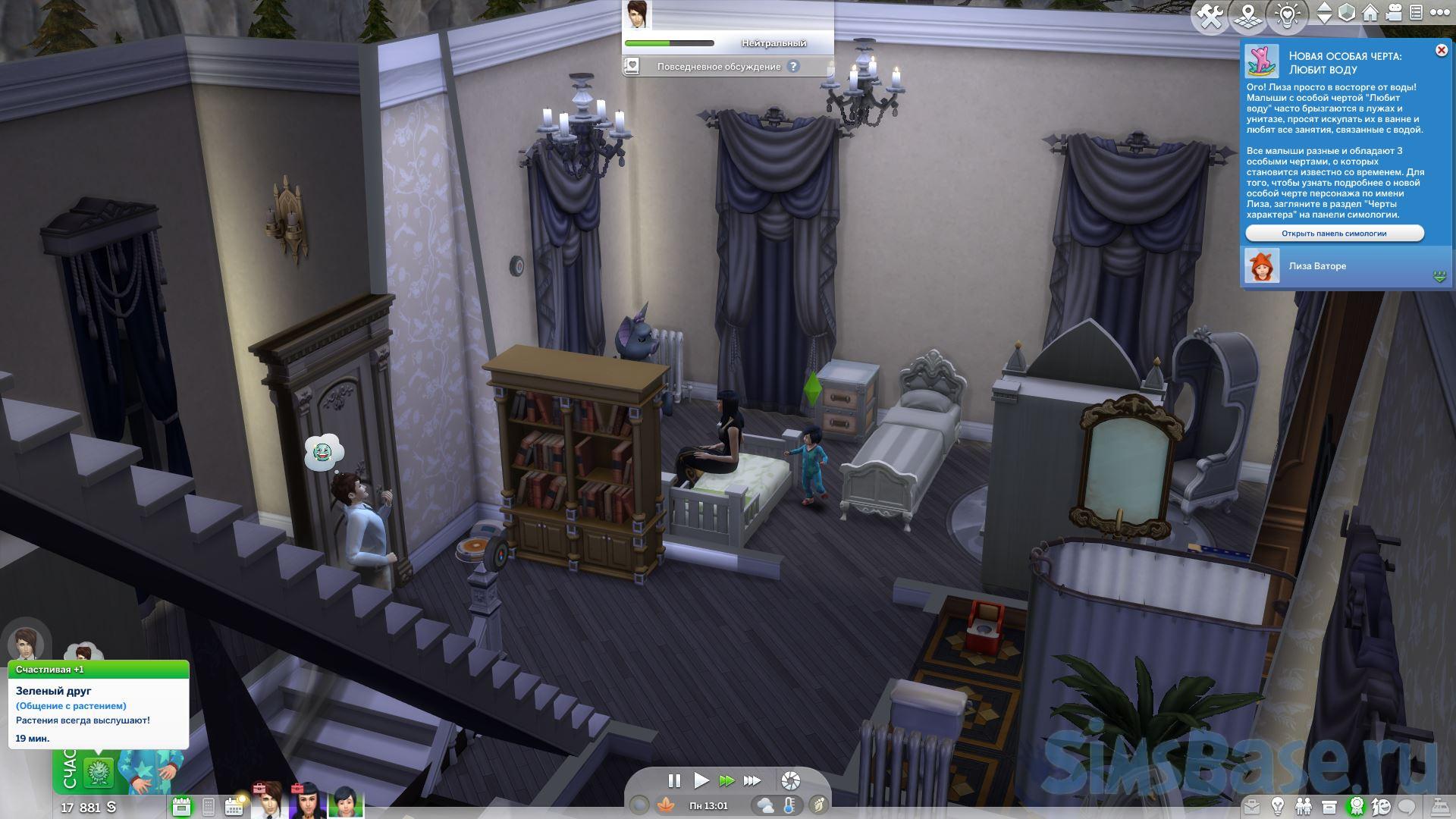Open the screenshot camera shutter button

(790, 780)
